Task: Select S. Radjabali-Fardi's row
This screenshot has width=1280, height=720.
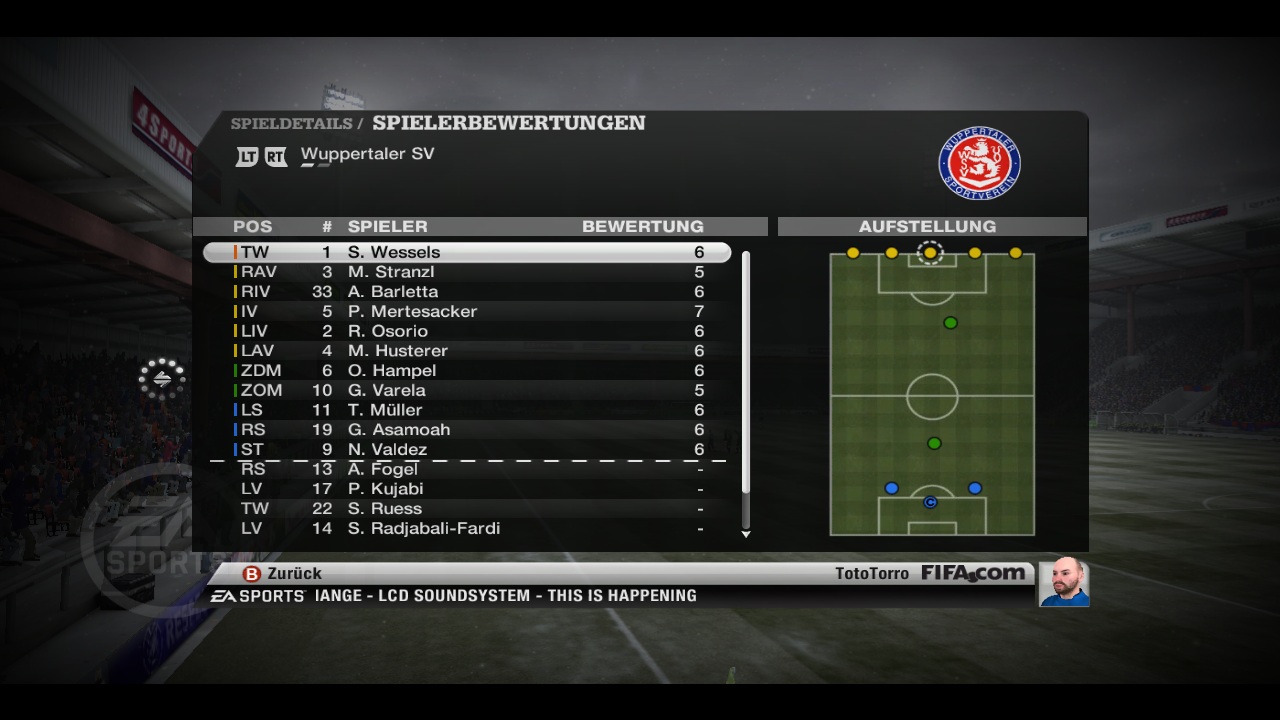Action: (467, 528)
